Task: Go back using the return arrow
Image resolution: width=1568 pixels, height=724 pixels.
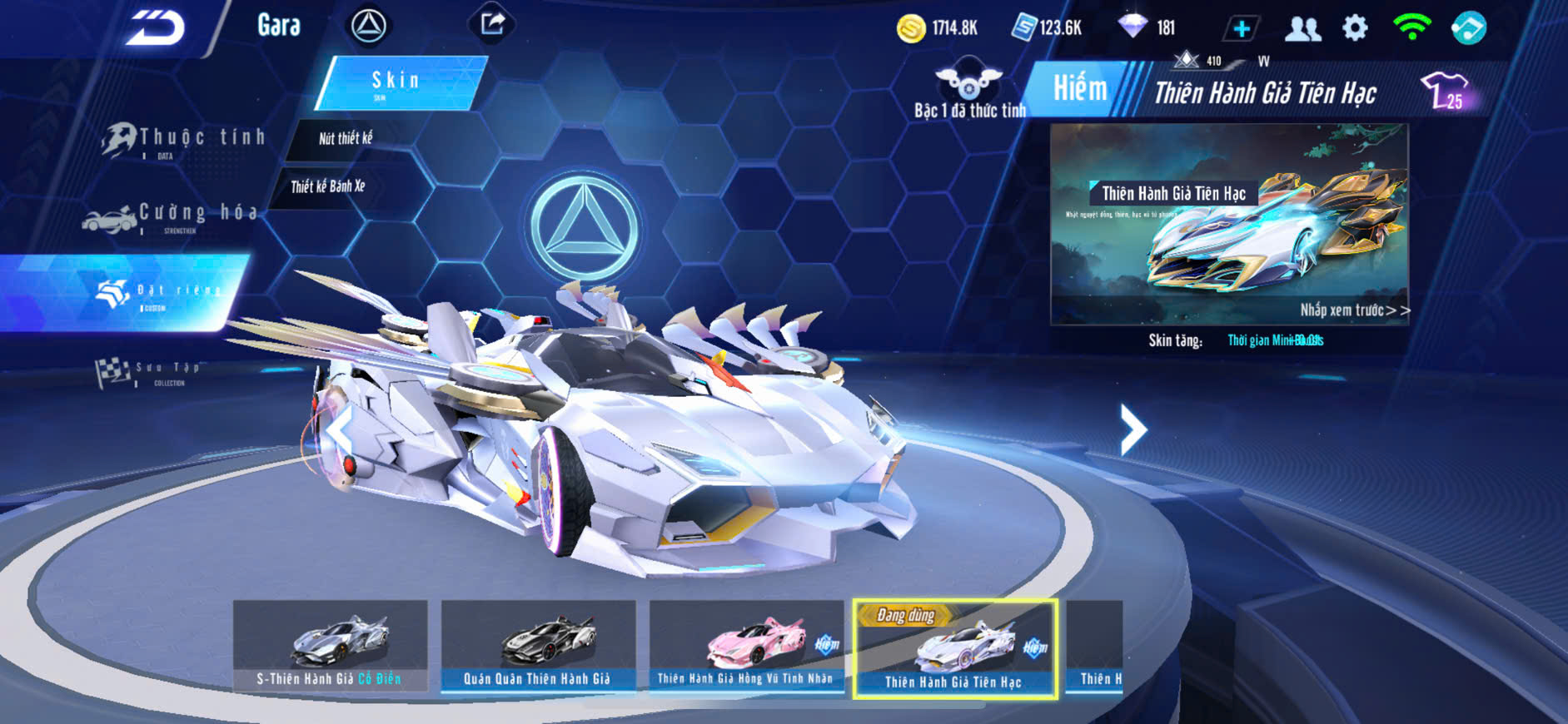Action: click(155, 28)
